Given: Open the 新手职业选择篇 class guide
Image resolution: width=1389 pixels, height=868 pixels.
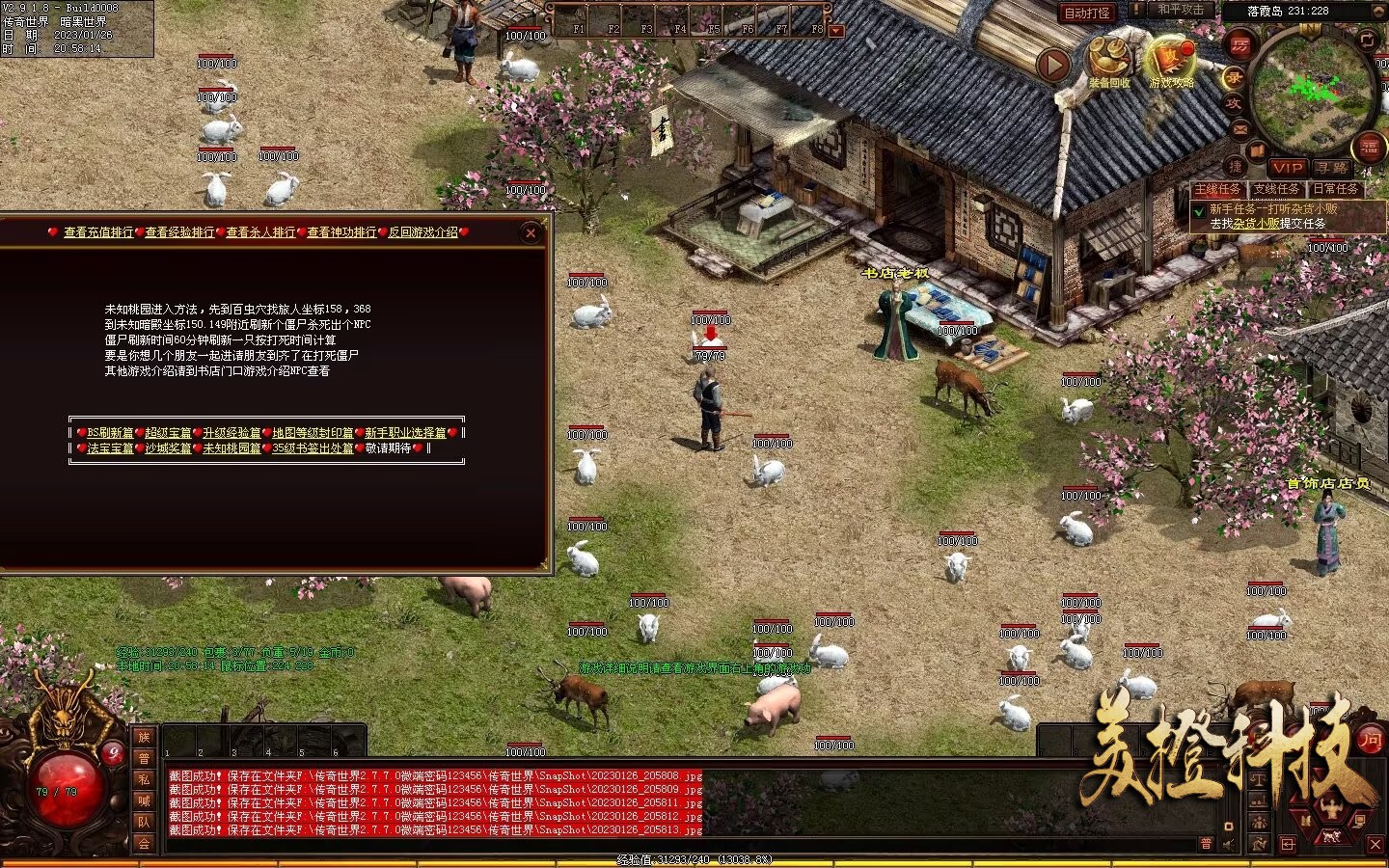Looking at the screenshot, I should coord(405,433).
